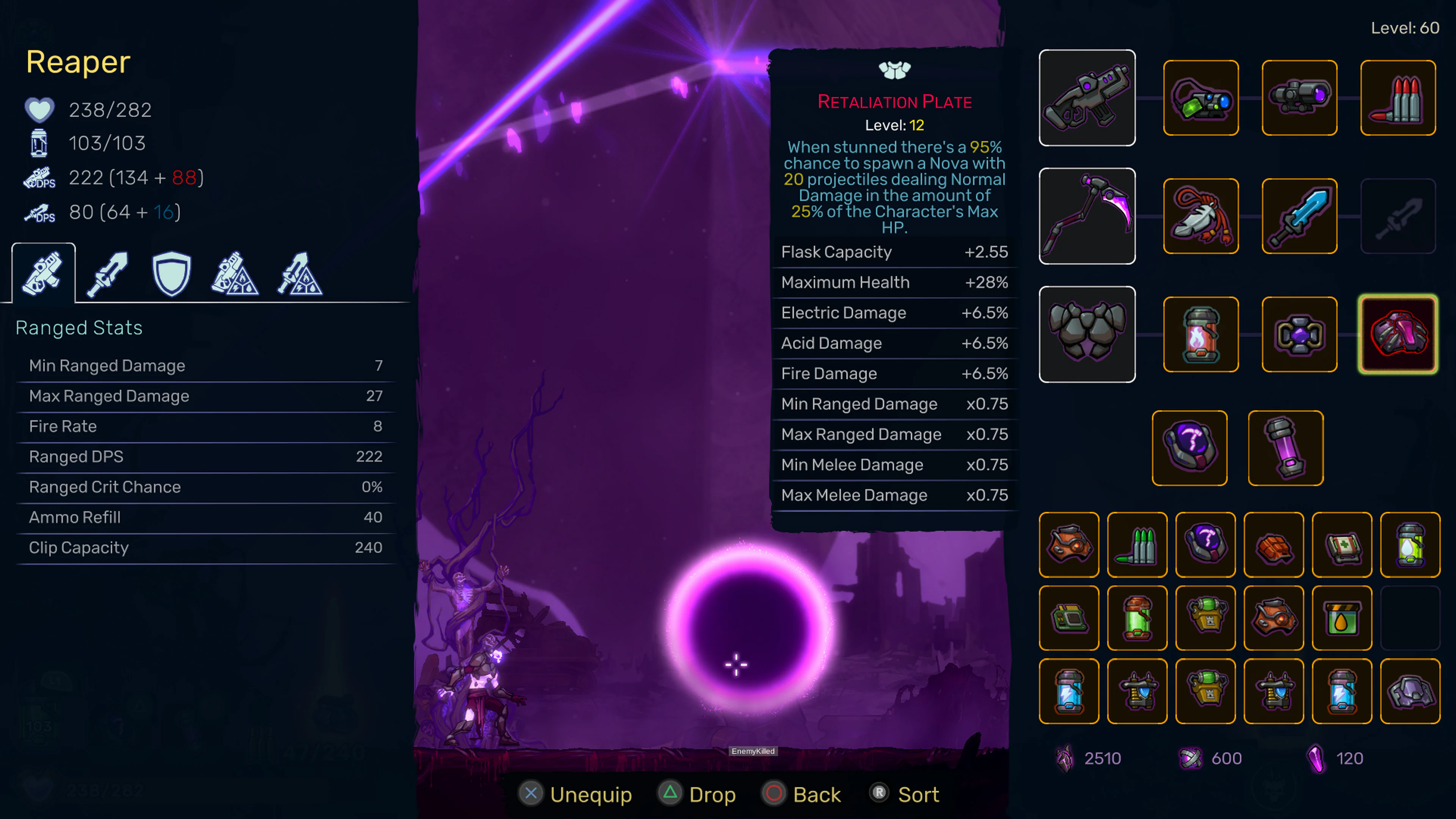Select the medkit item in the inventory grid
This screenshot has width=1456, height=819.
coord(1342,544)
